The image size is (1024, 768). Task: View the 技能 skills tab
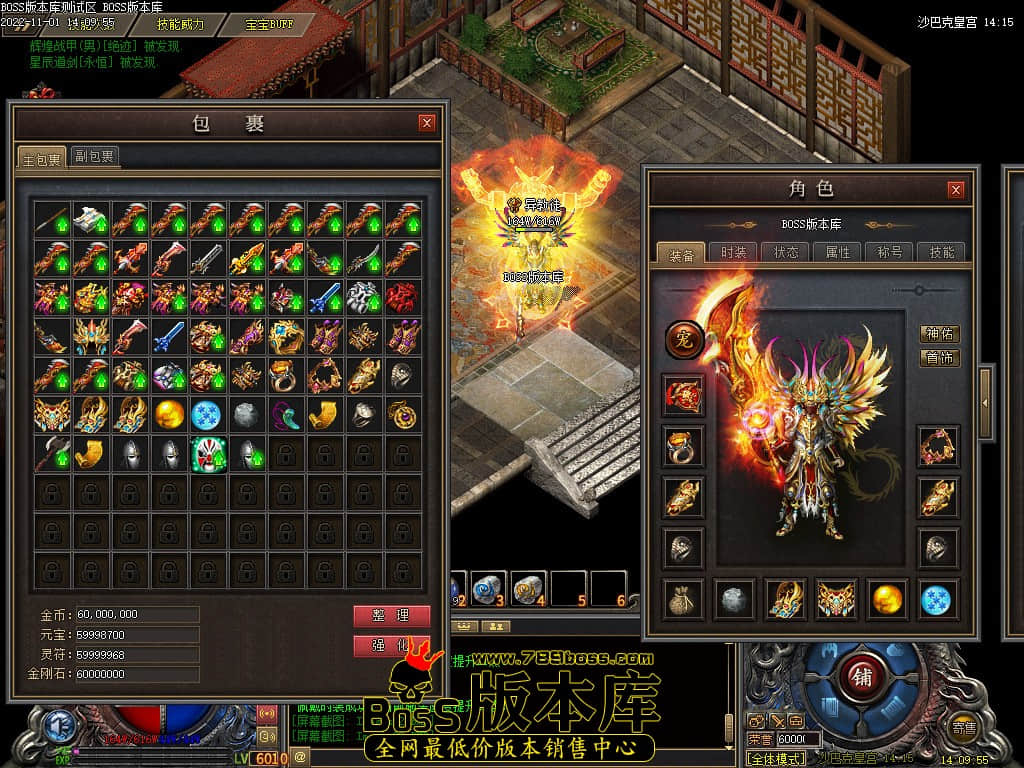click(x=941, y=252)
